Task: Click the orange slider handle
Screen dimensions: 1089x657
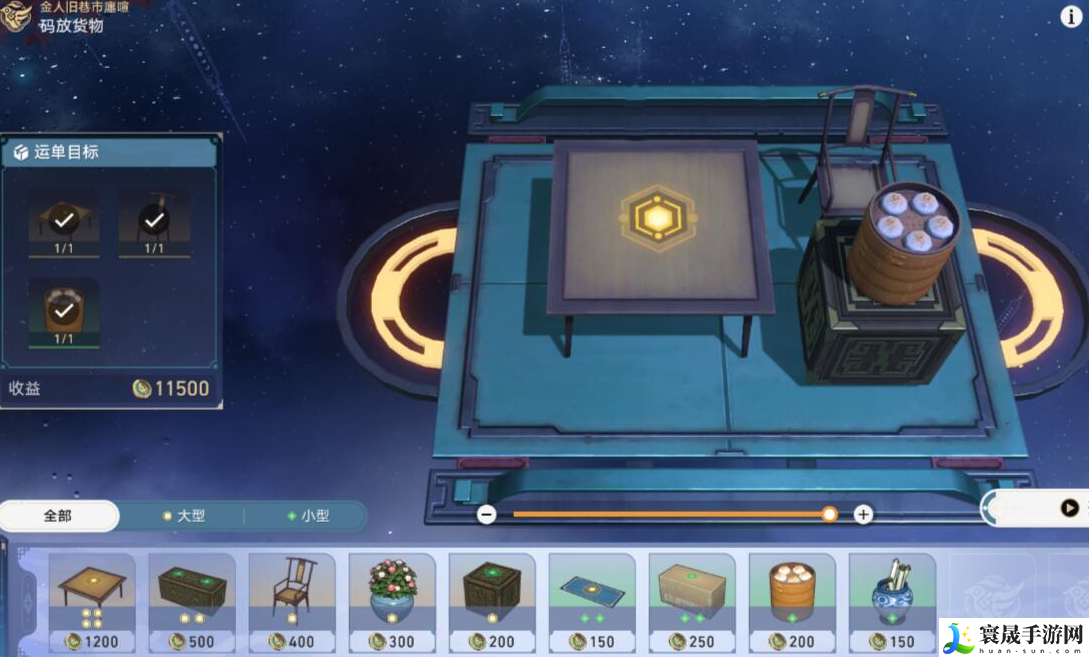Action: (x=829, y=514)
